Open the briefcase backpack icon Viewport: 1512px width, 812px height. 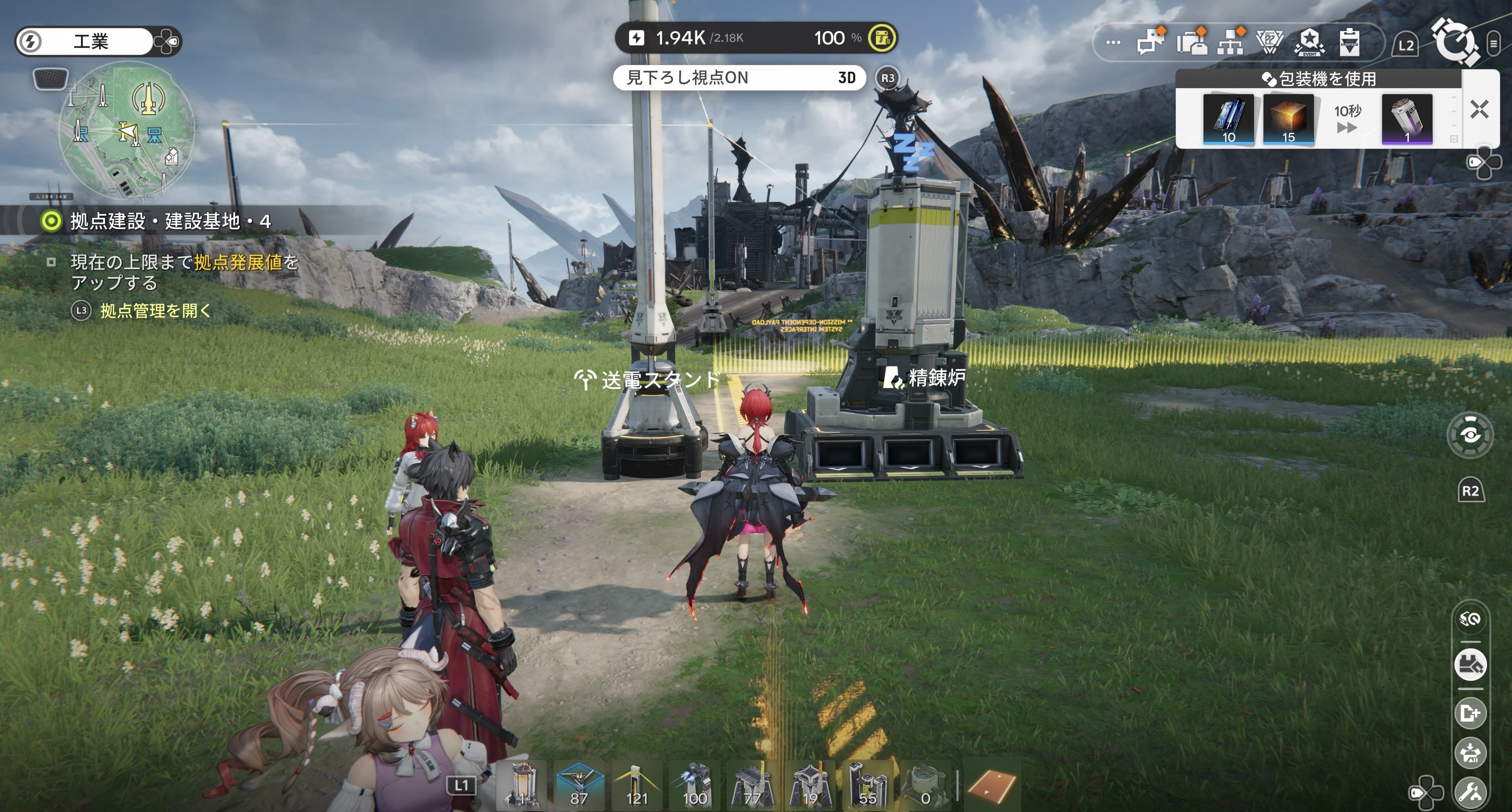tap(1191, 42)
